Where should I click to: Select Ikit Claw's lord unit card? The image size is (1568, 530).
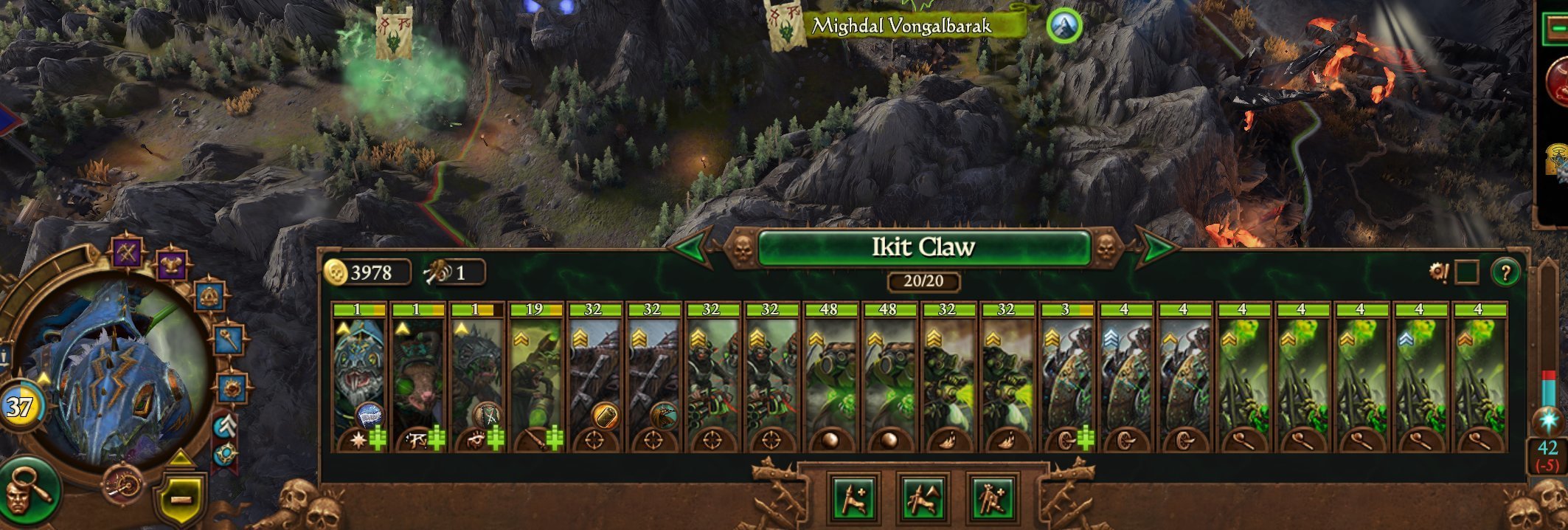(359, 376)
